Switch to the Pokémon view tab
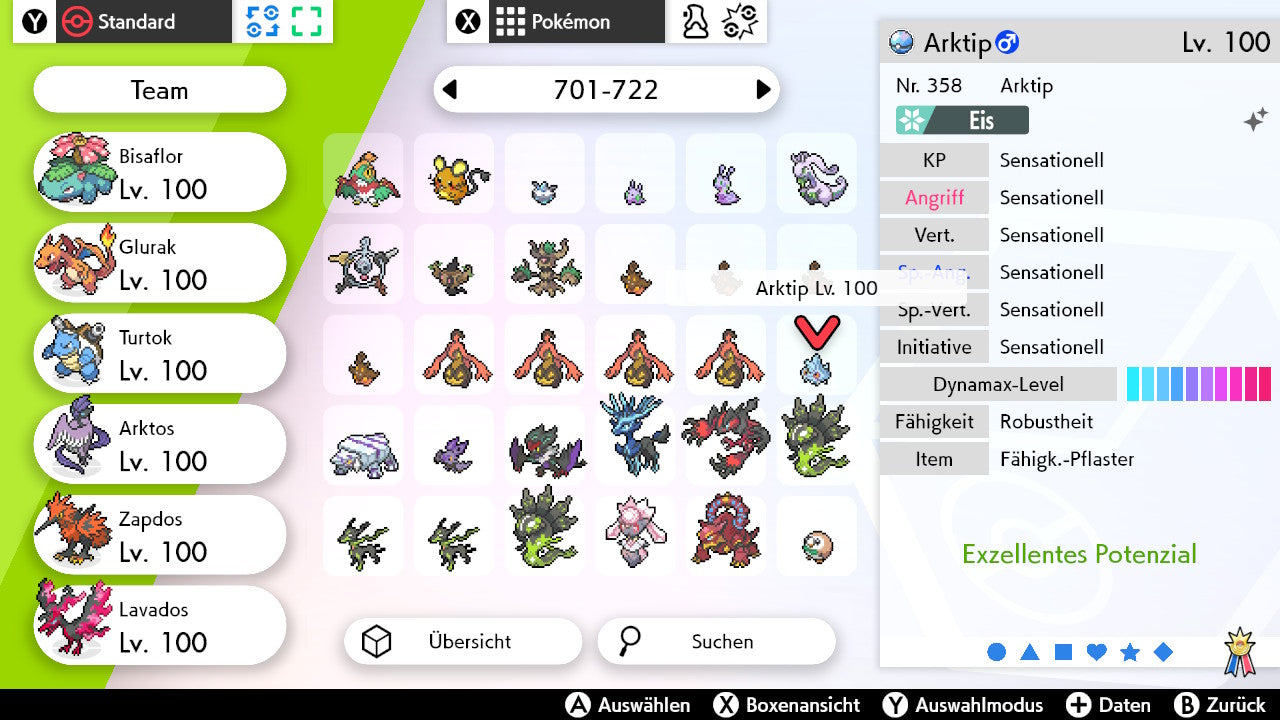This screenshot has width=1280, height=720. (x=556, y=21)
